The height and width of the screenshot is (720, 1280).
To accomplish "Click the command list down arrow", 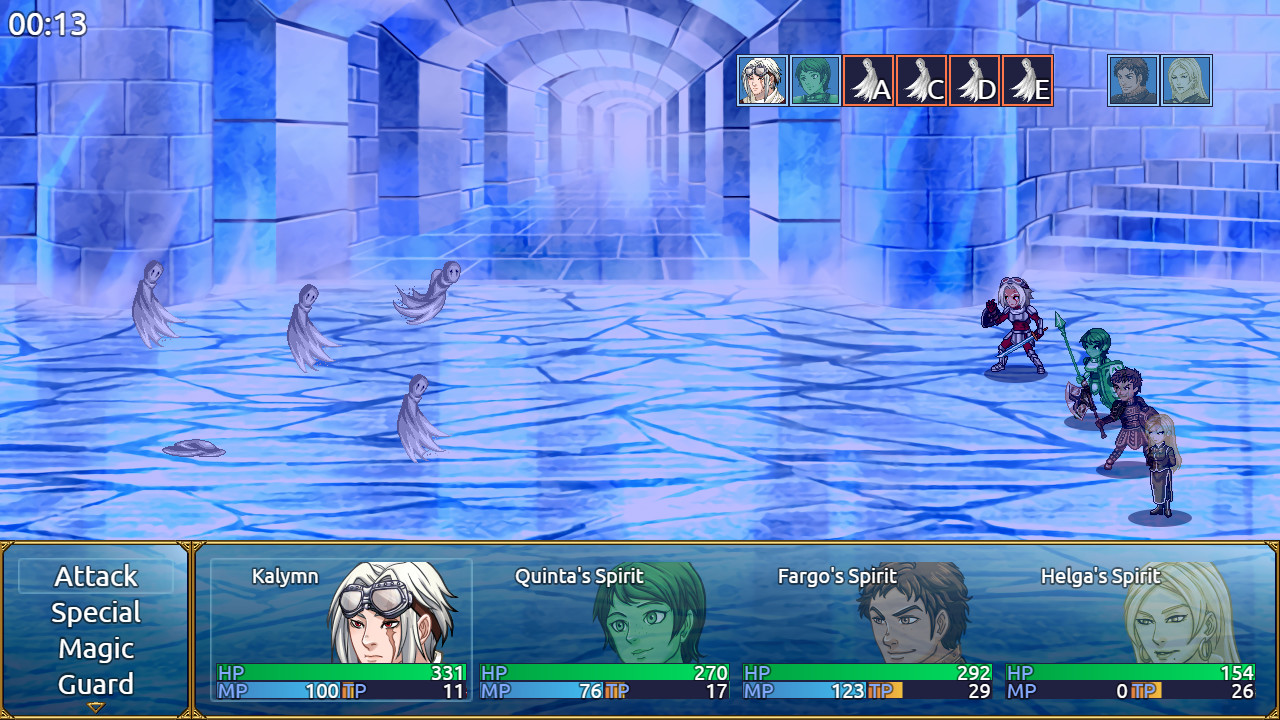I will click(x=96, y=707).
